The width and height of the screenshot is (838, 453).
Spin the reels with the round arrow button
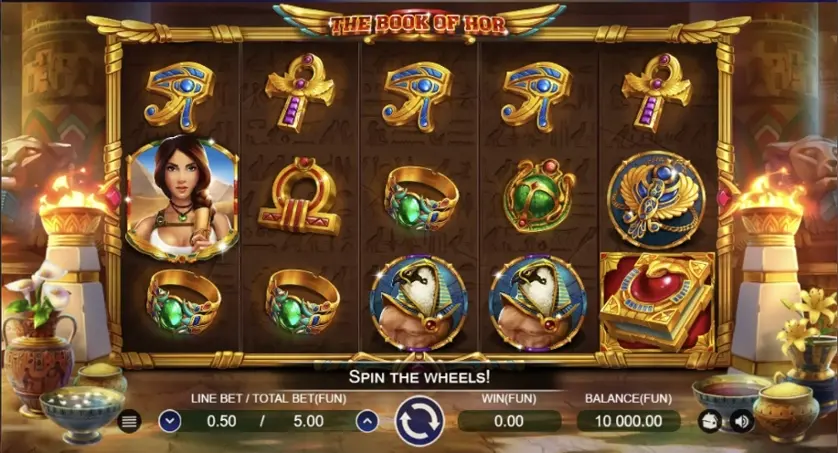[x=418, y=420]
